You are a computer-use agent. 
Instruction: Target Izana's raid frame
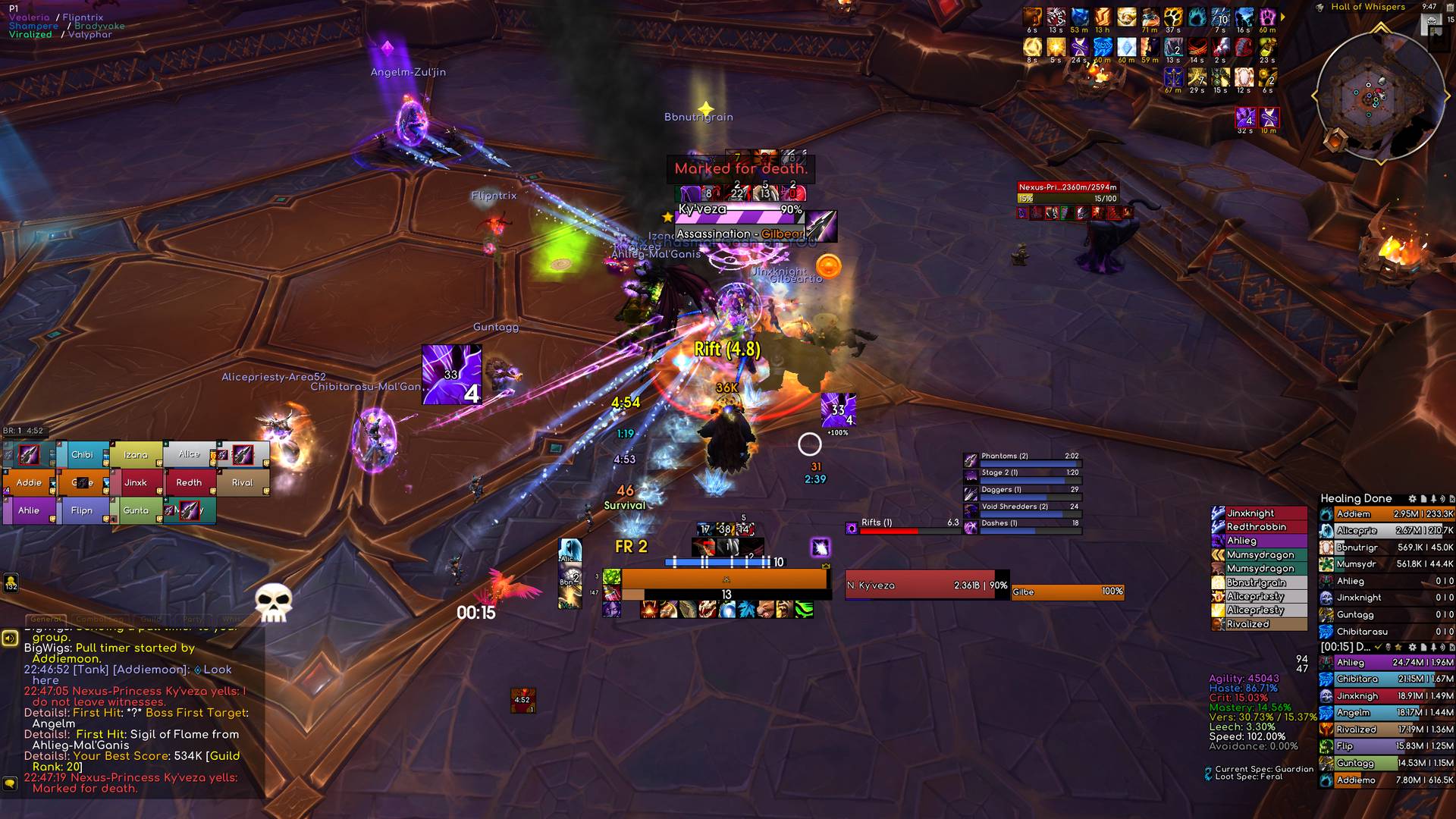point(136,455)
